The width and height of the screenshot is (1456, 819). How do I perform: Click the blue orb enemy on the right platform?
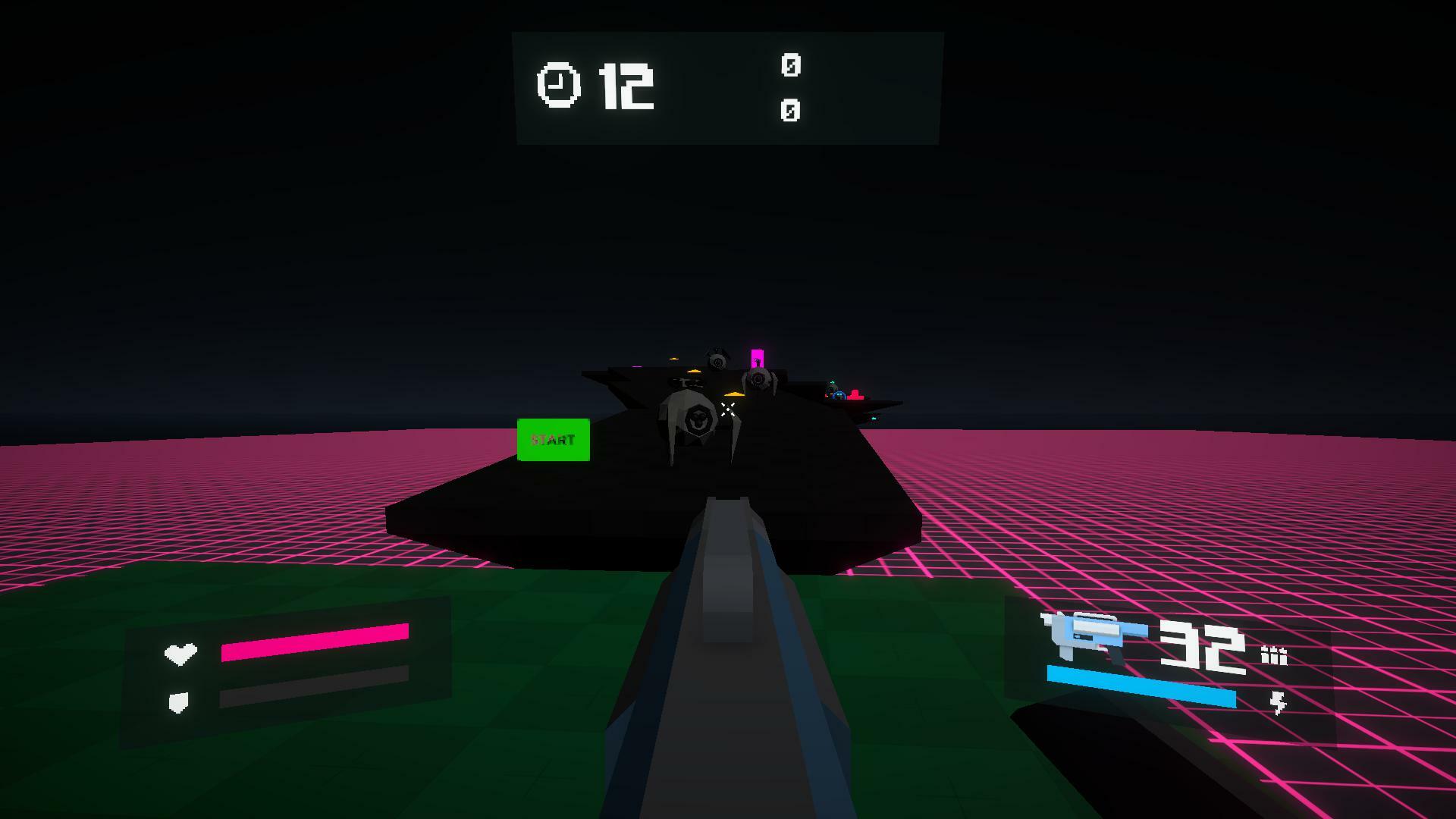click(839, 394)
